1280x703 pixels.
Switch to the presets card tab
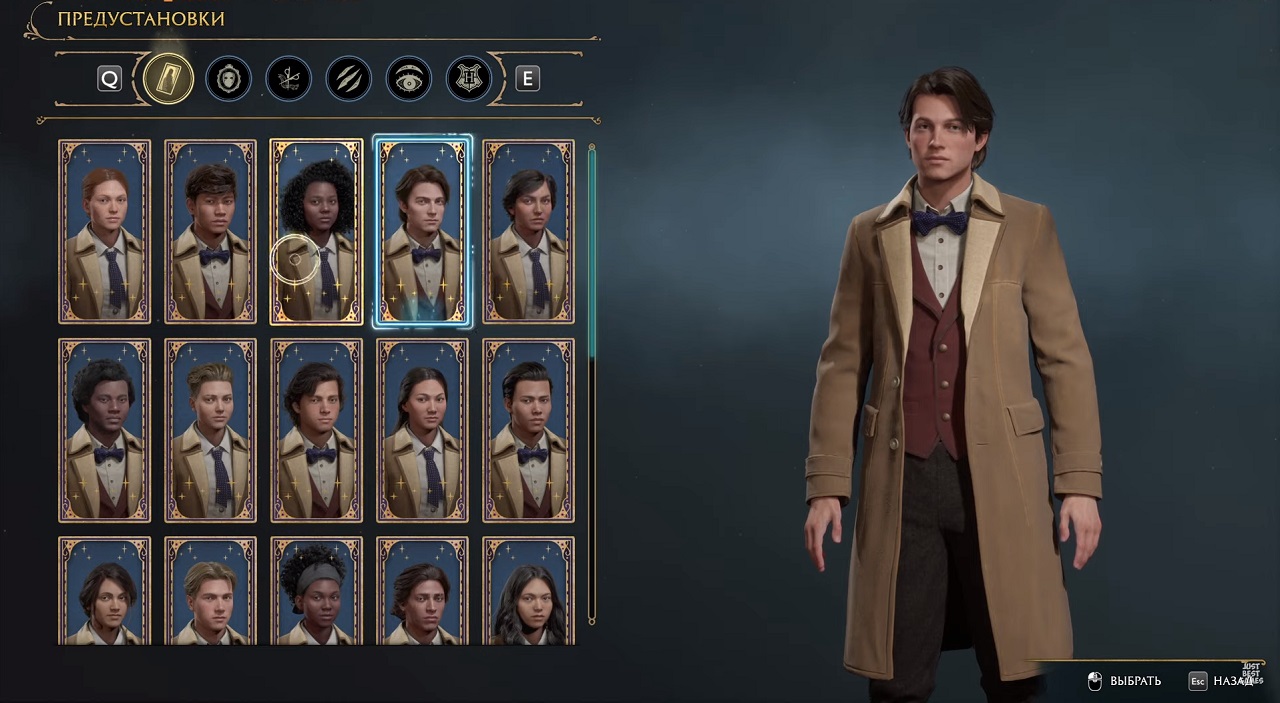coord(168,79)
